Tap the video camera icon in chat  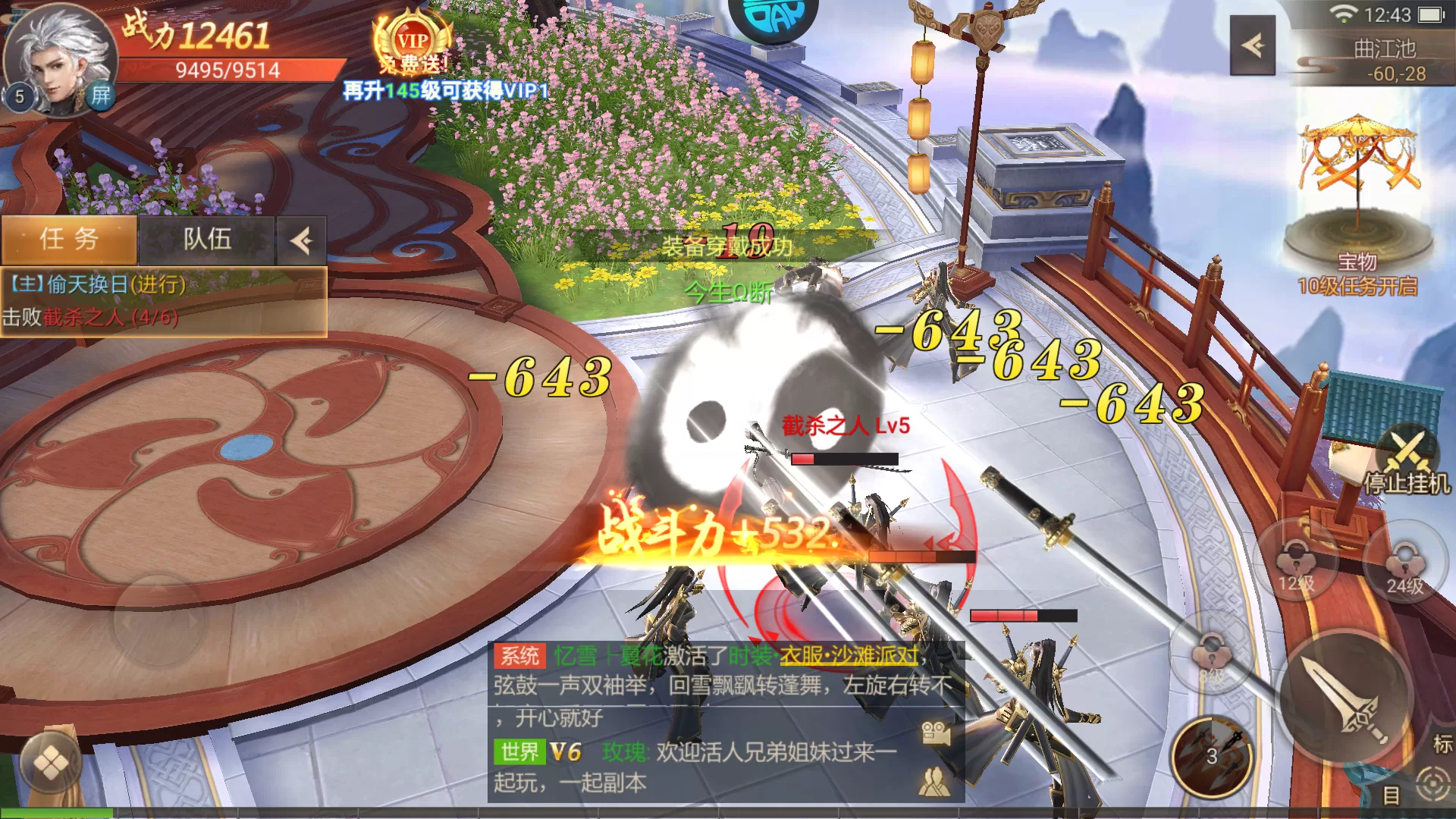pos(936,733)
